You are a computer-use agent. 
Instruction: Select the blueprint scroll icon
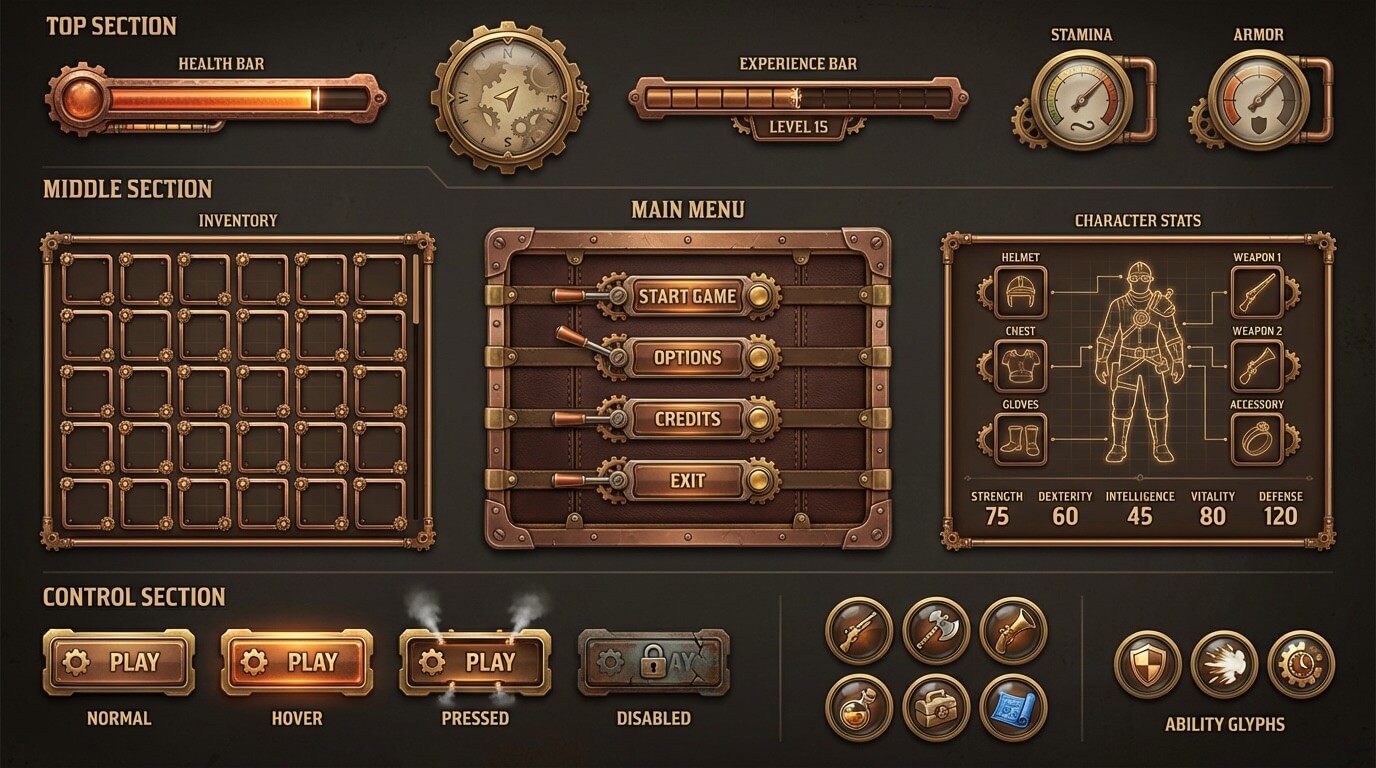pos(1012,710)
